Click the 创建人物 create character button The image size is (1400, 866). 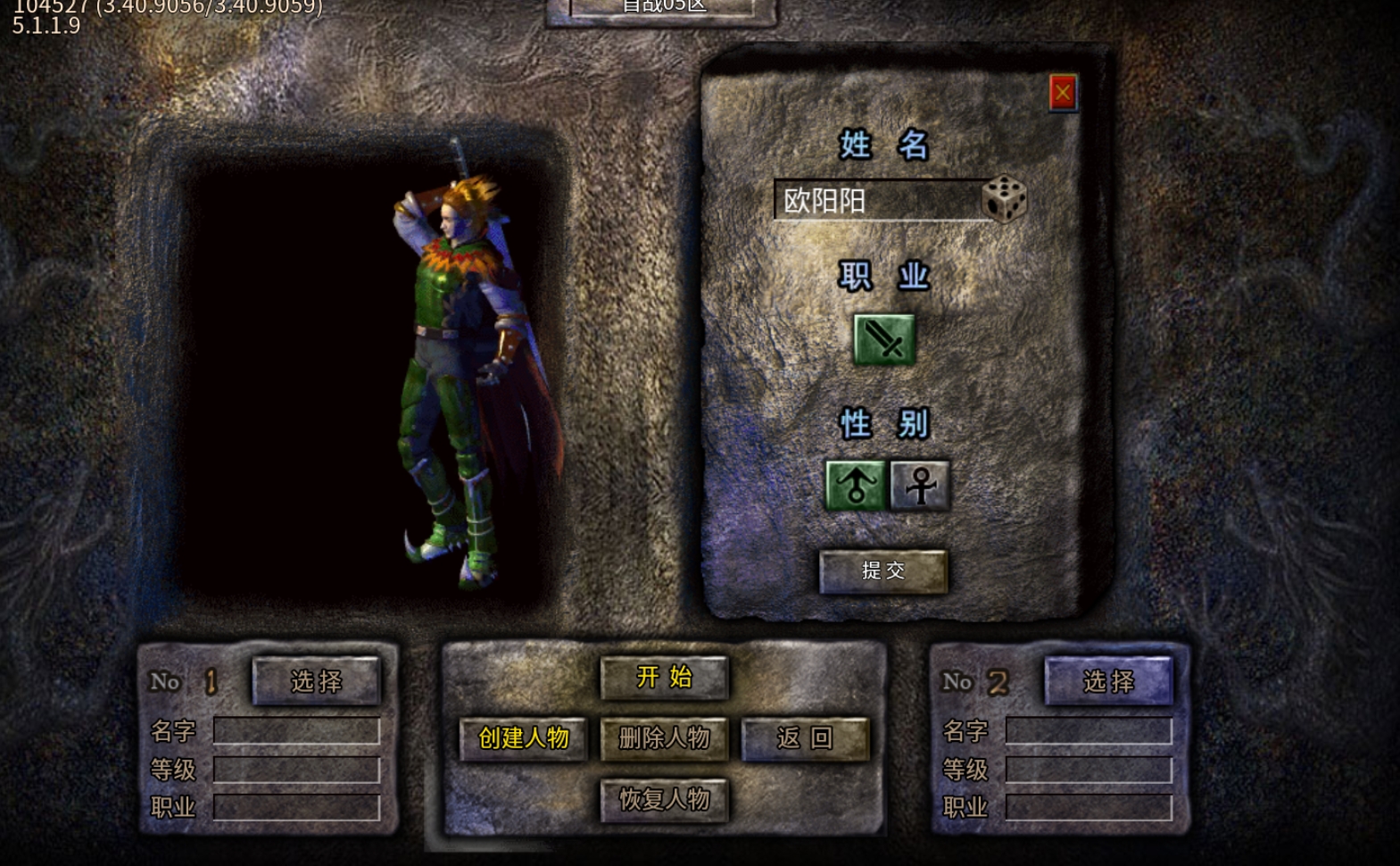coord(524,738)
